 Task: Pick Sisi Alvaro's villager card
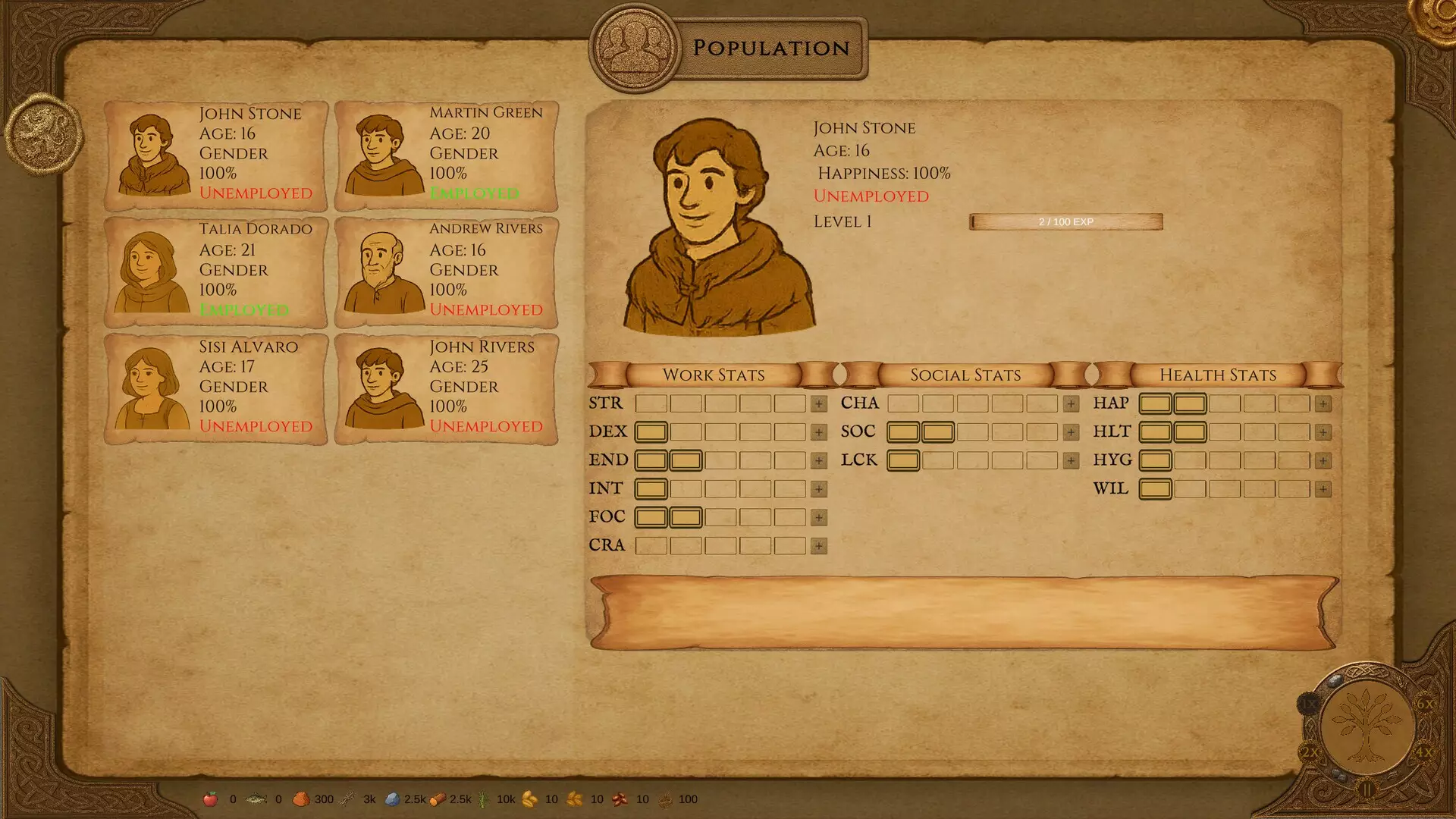pos(216,388)
